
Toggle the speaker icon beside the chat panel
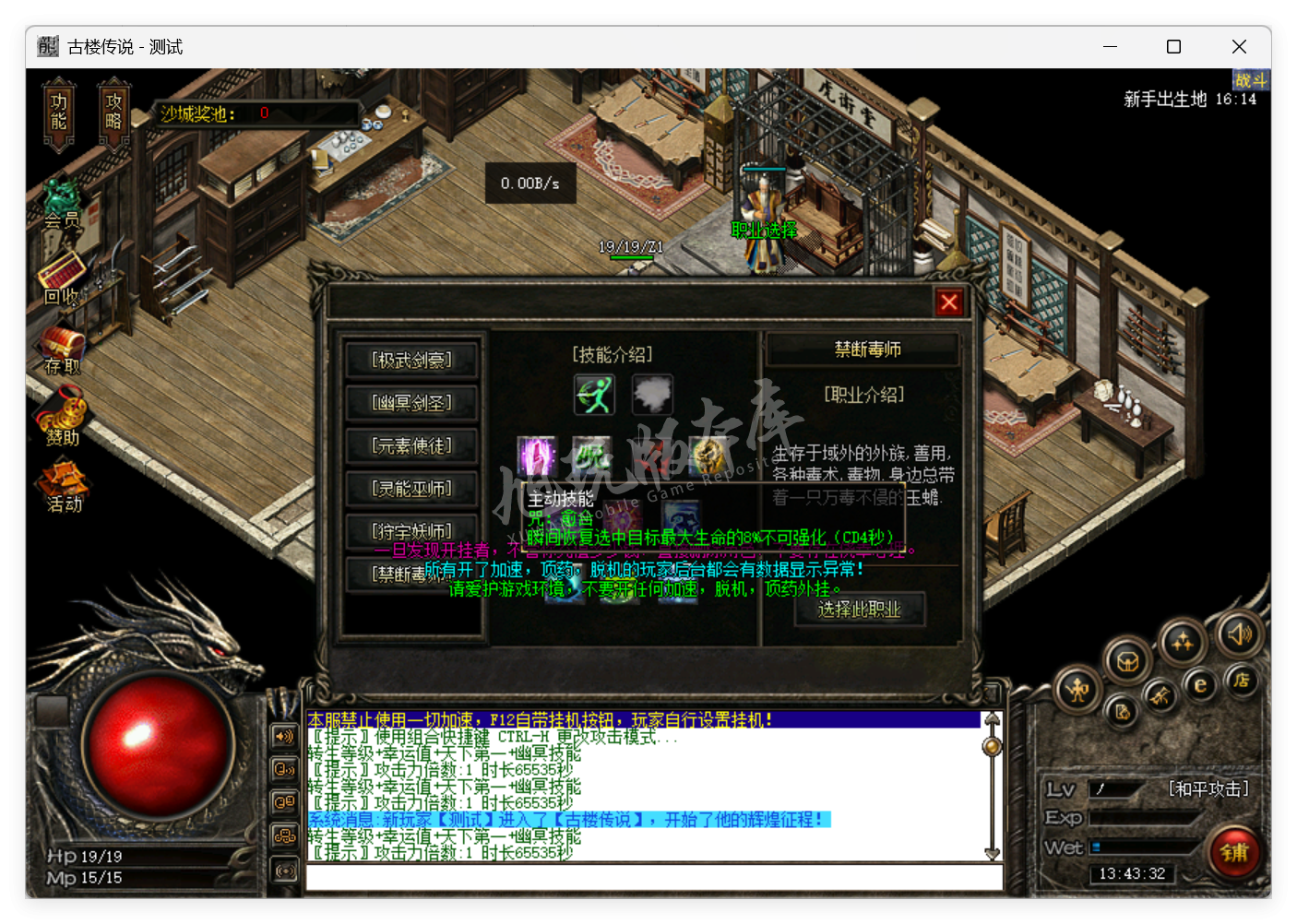pyautogui.click(x=285, y=737)
